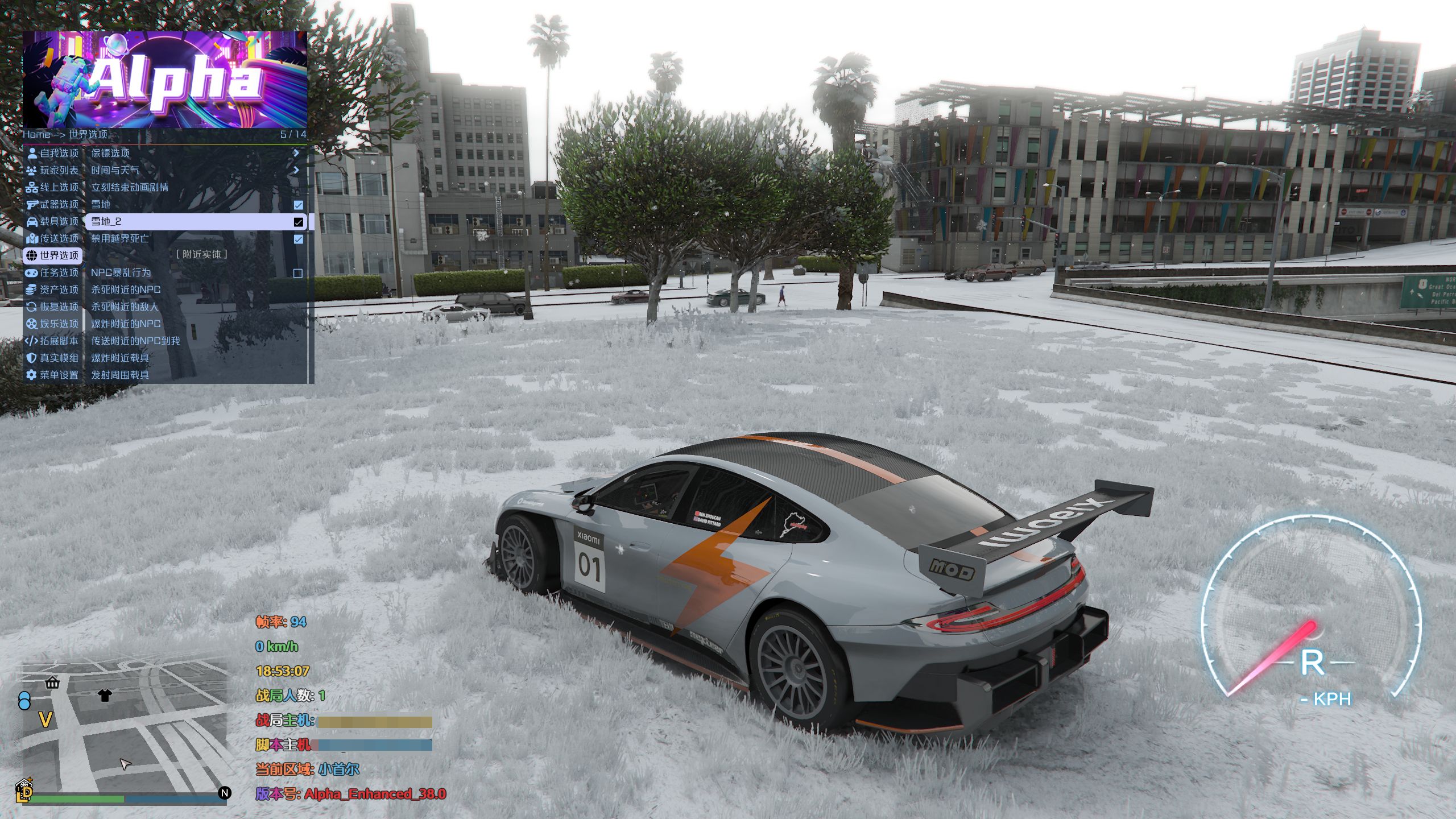The height and width of the screenshot is (819, 1456).
Task: Untick the 雪地_2 checkbox
Action: click(x=298, y=222)
